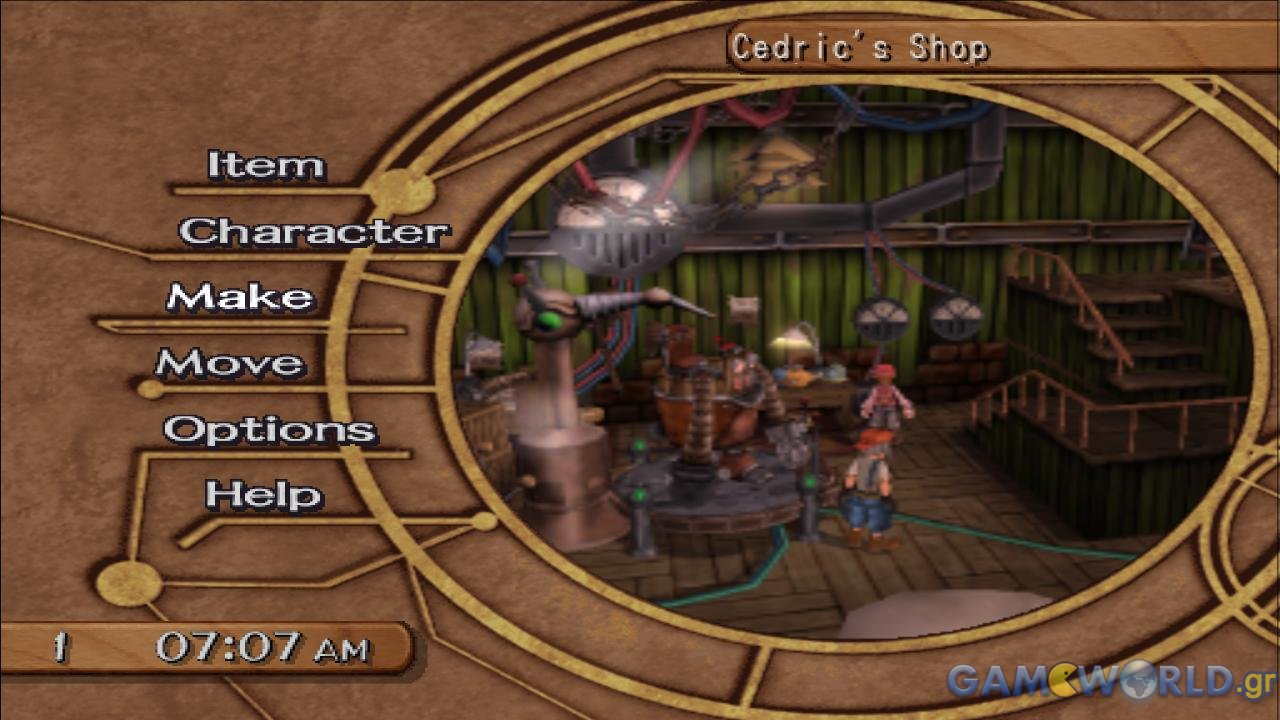Open the Options menu
The image size is (1280, 720).
(270, 430)
